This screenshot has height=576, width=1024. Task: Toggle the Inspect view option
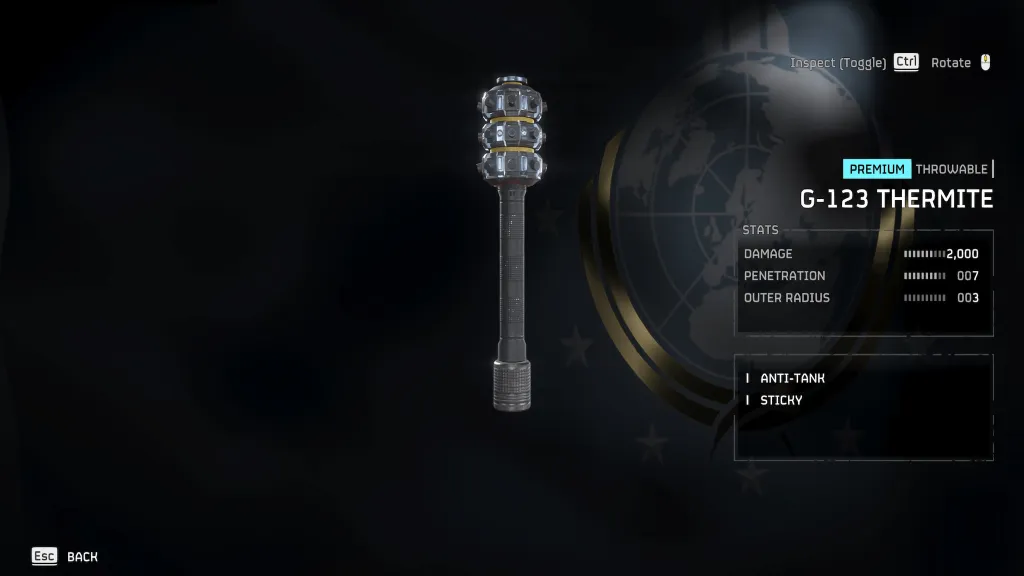[x=853, y=63]
